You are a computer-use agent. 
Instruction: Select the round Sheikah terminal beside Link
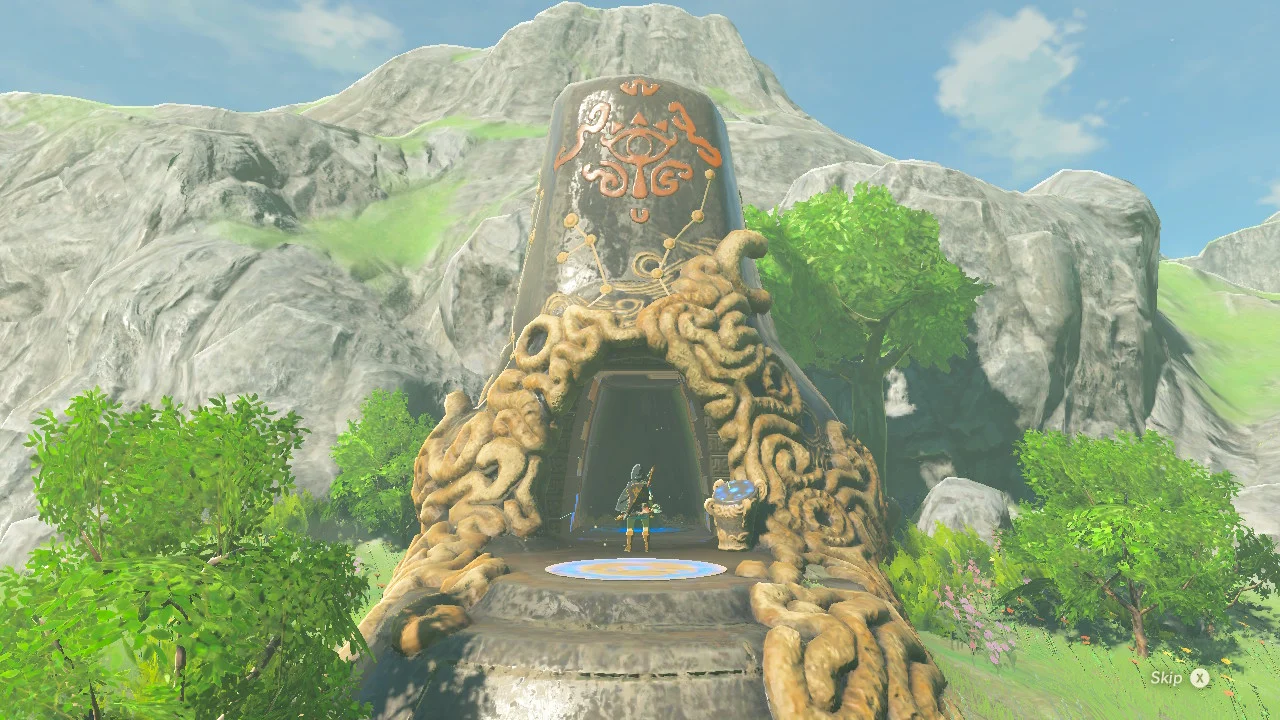pyautogui.click(x=732, y=515)
